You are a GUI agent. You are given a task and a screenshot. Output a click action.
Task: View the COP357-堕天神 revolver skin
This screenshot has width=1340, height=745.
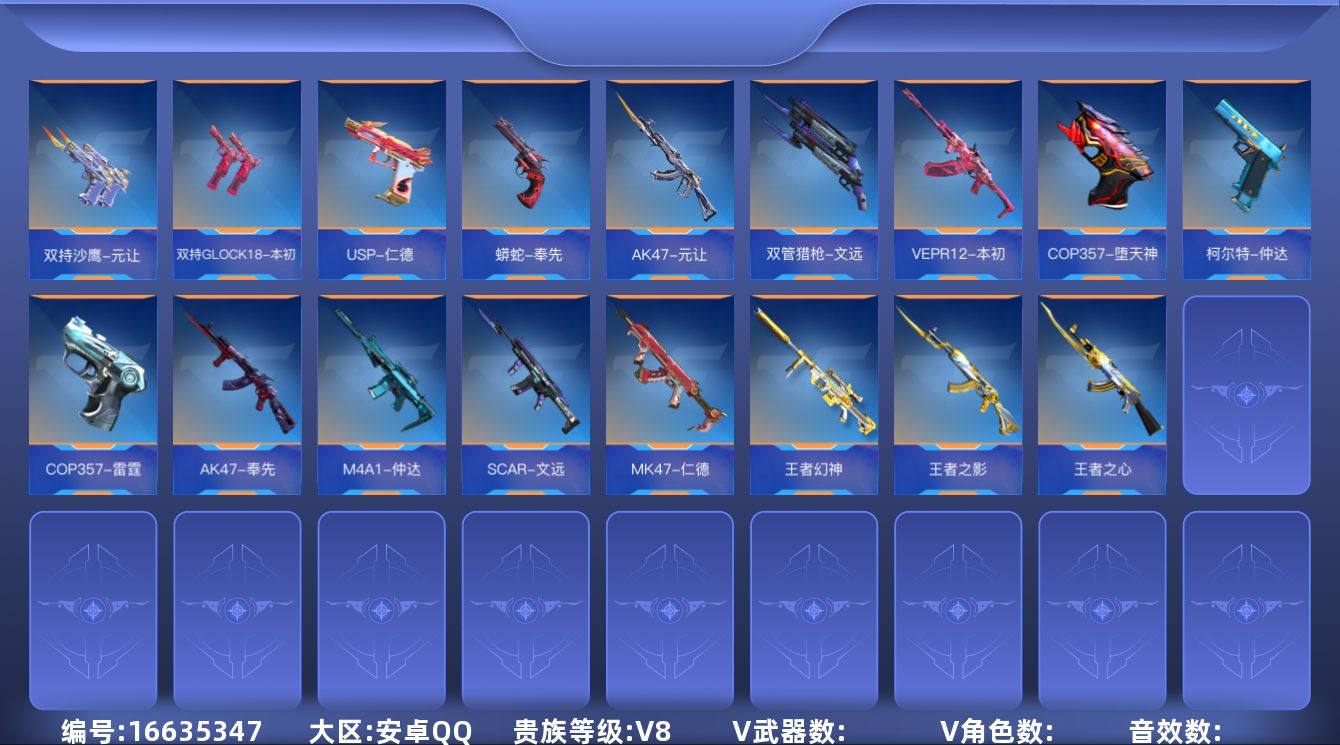[x=1102, y=175]
